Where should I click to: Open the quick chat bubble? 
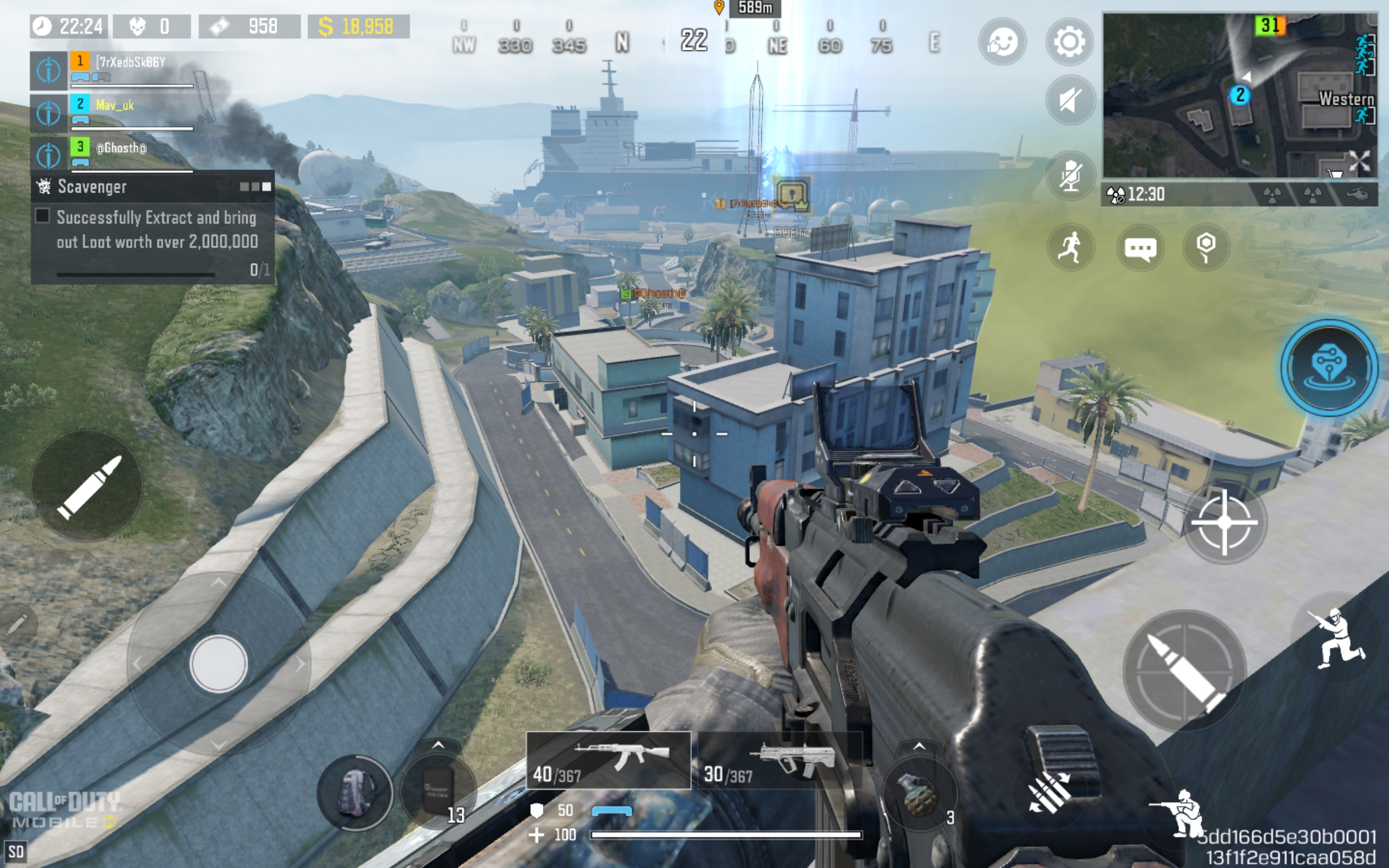(x=1139, y=247)
